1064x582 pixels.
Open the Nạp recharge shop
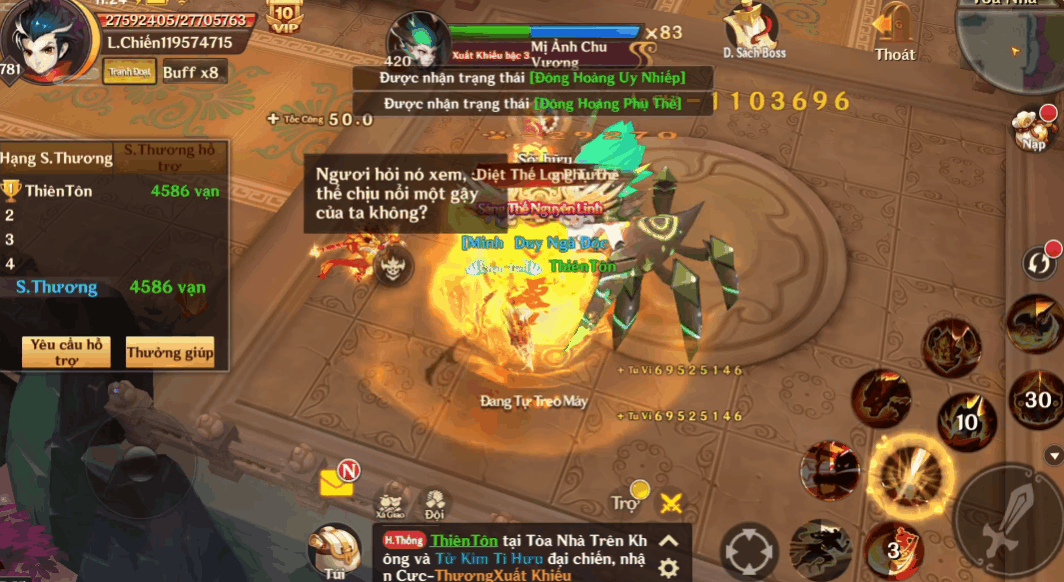tap(1035, 128)
